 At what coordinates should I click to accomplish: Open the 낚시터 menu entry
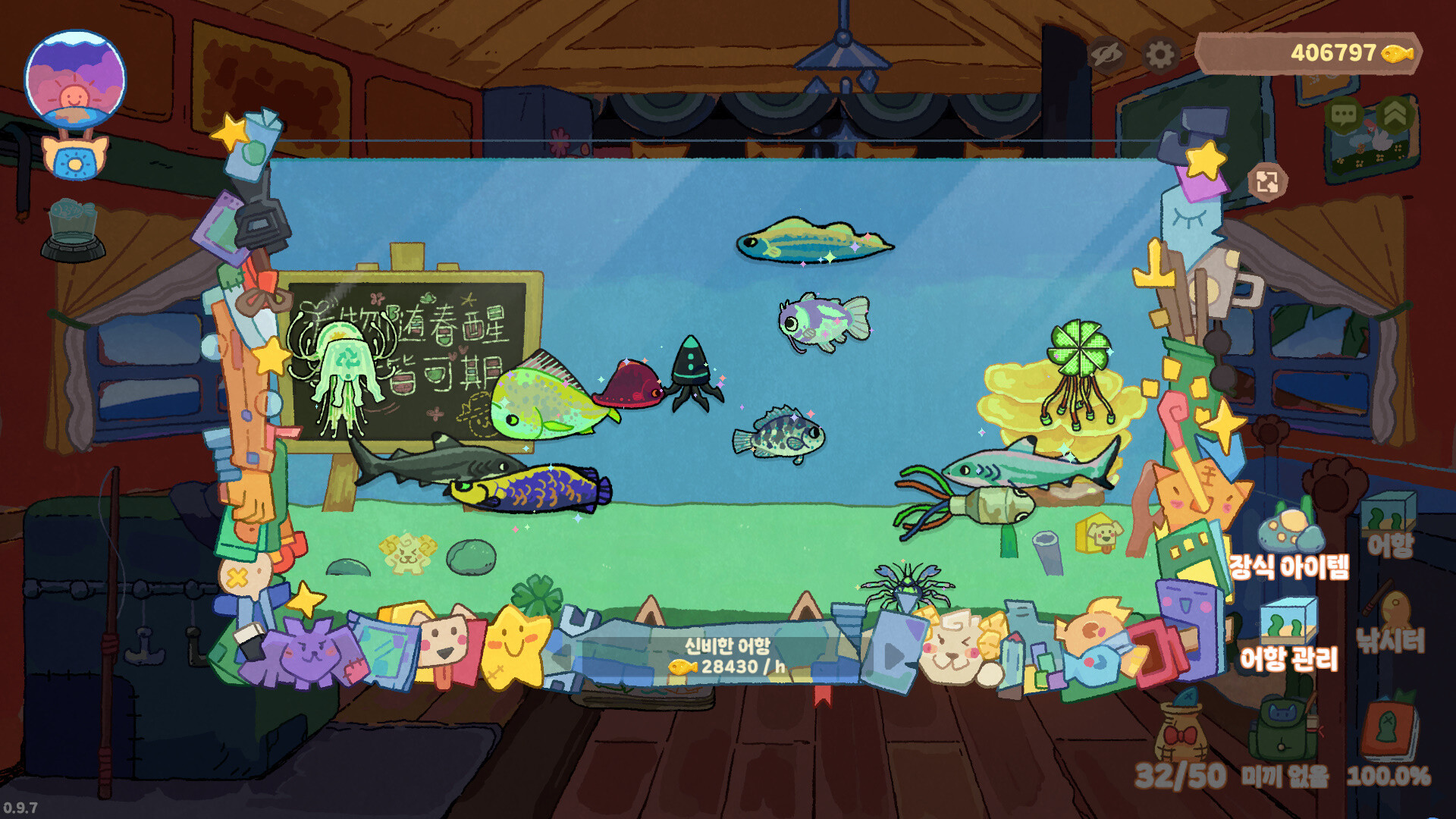1392,639
